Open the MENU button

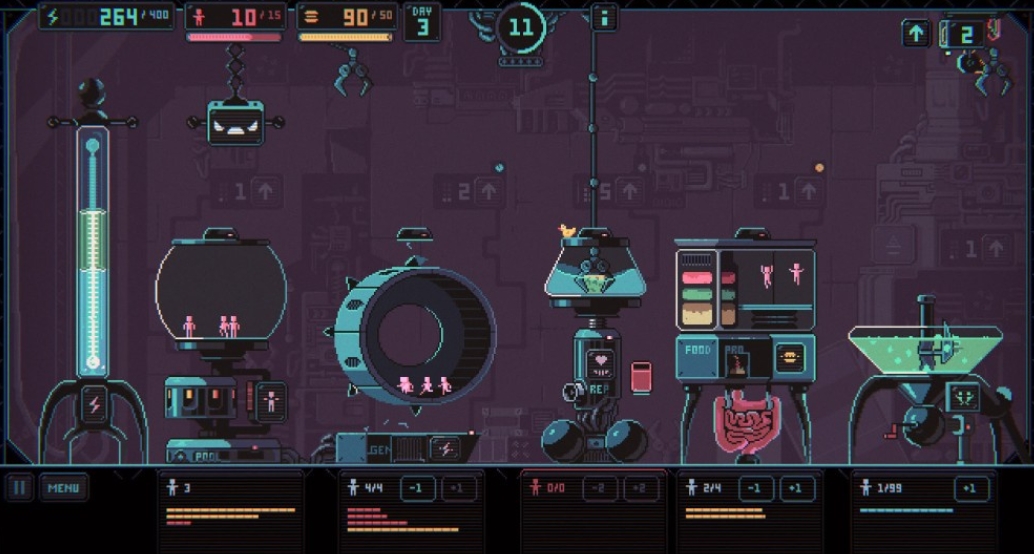pos(63,488)
